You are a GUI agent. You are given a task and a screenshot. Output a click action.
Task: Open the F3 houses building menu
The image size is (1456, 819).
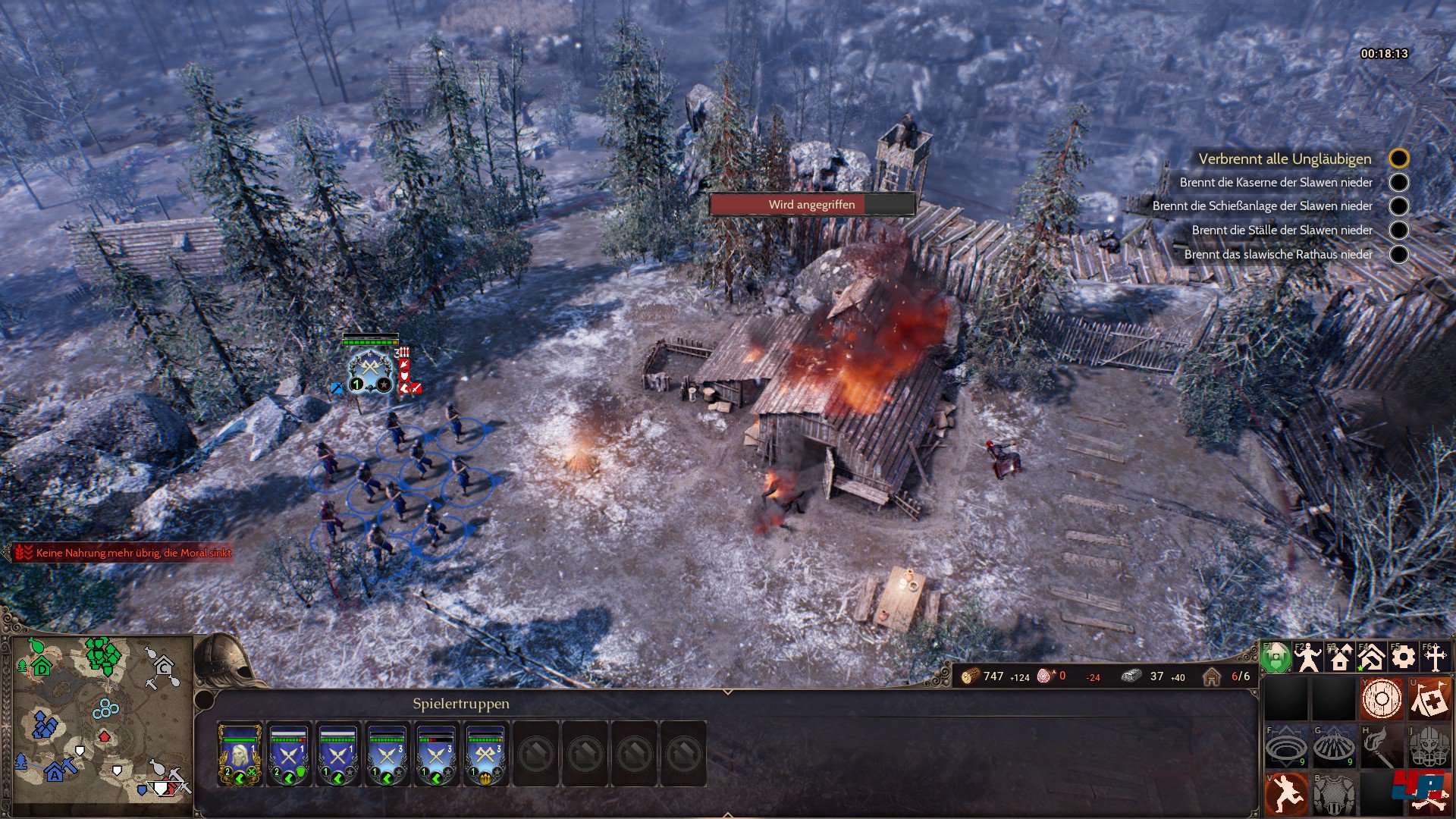1340,657
